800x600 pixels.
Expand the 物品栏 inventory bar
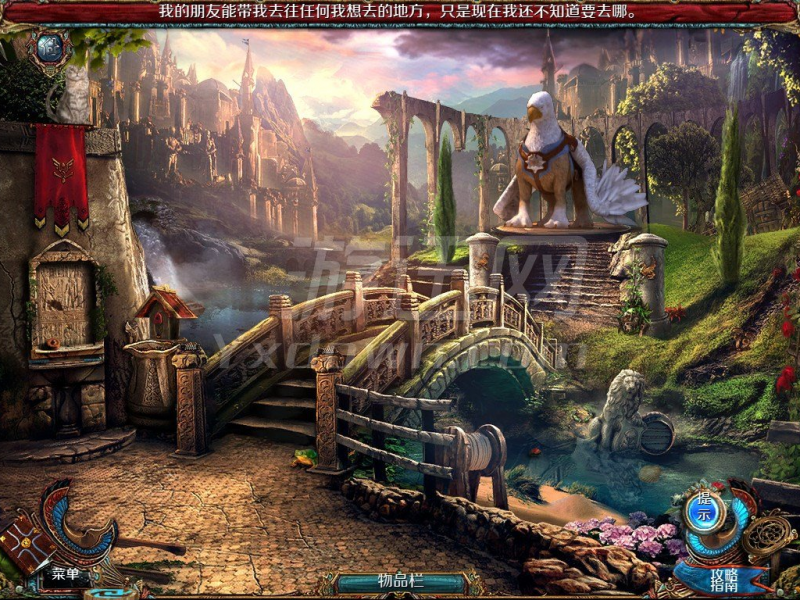[x=399, y=581]
